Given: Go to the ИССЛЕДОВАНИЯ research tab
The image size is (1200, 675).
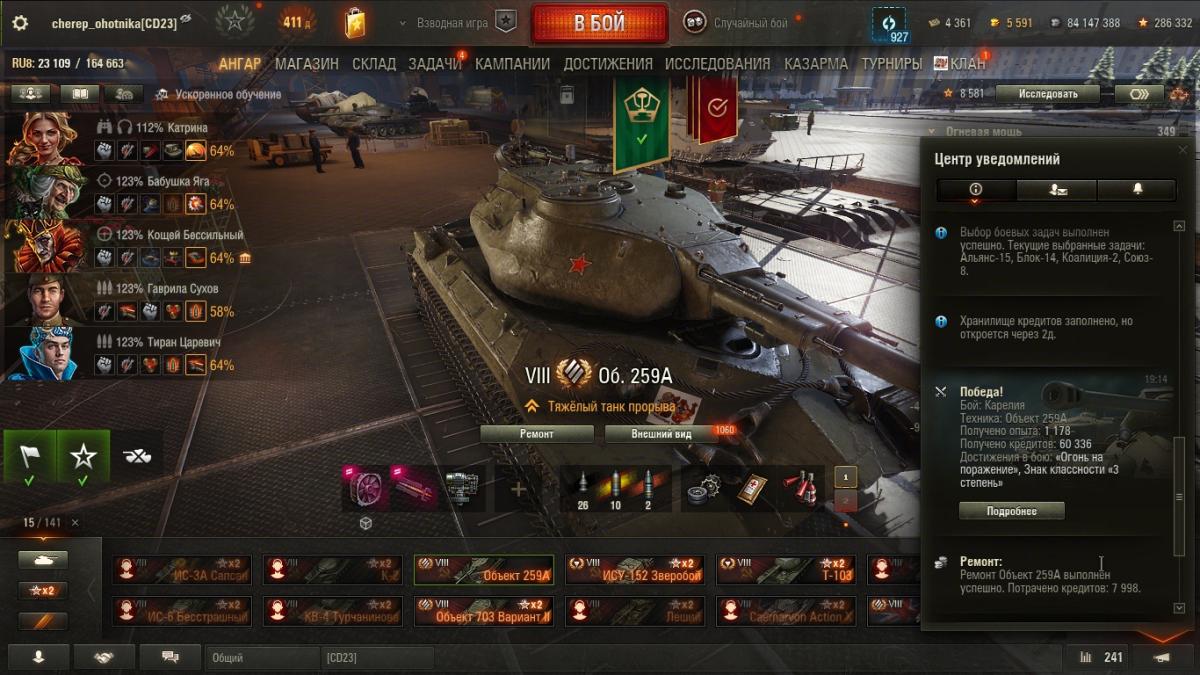Looking at the screenshot, I should click(x=717, y=64).
